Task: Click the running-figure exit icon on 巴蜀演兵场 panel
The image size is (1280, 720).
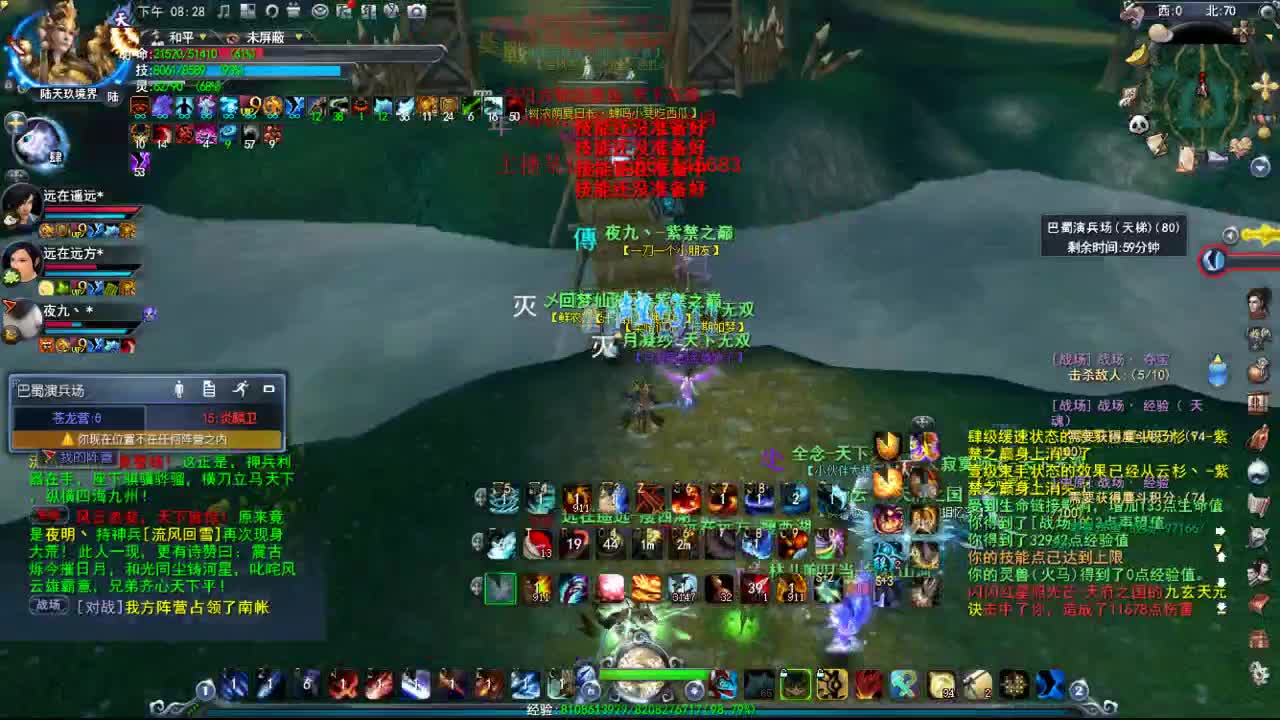Action: pos(243,390)
